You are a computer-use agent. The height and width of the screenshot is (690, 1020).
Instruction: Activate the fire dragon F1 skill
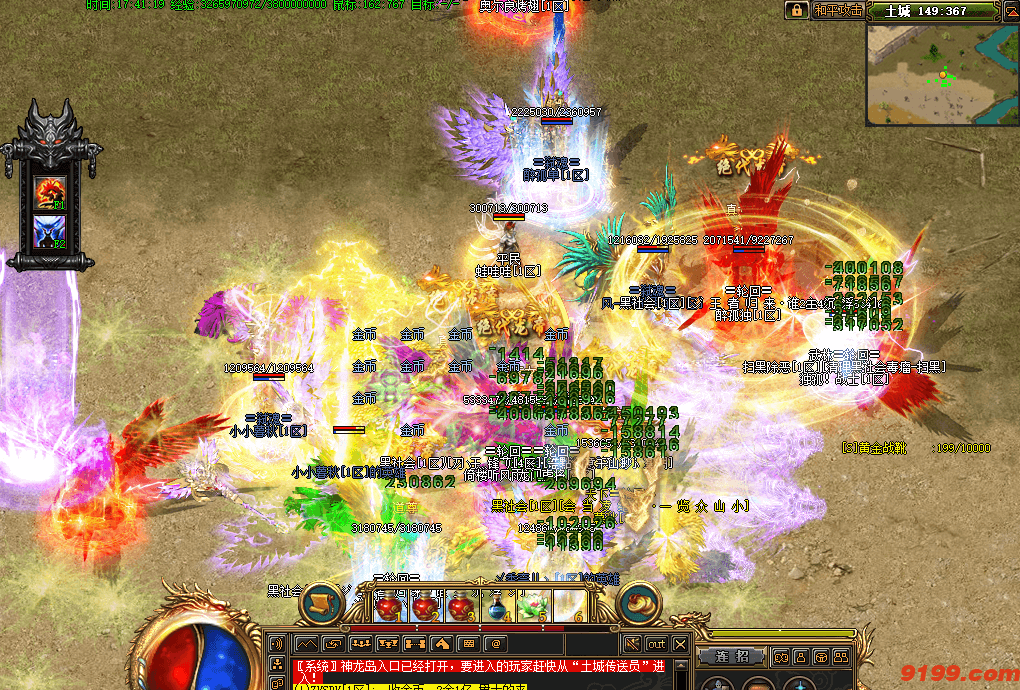49,192
